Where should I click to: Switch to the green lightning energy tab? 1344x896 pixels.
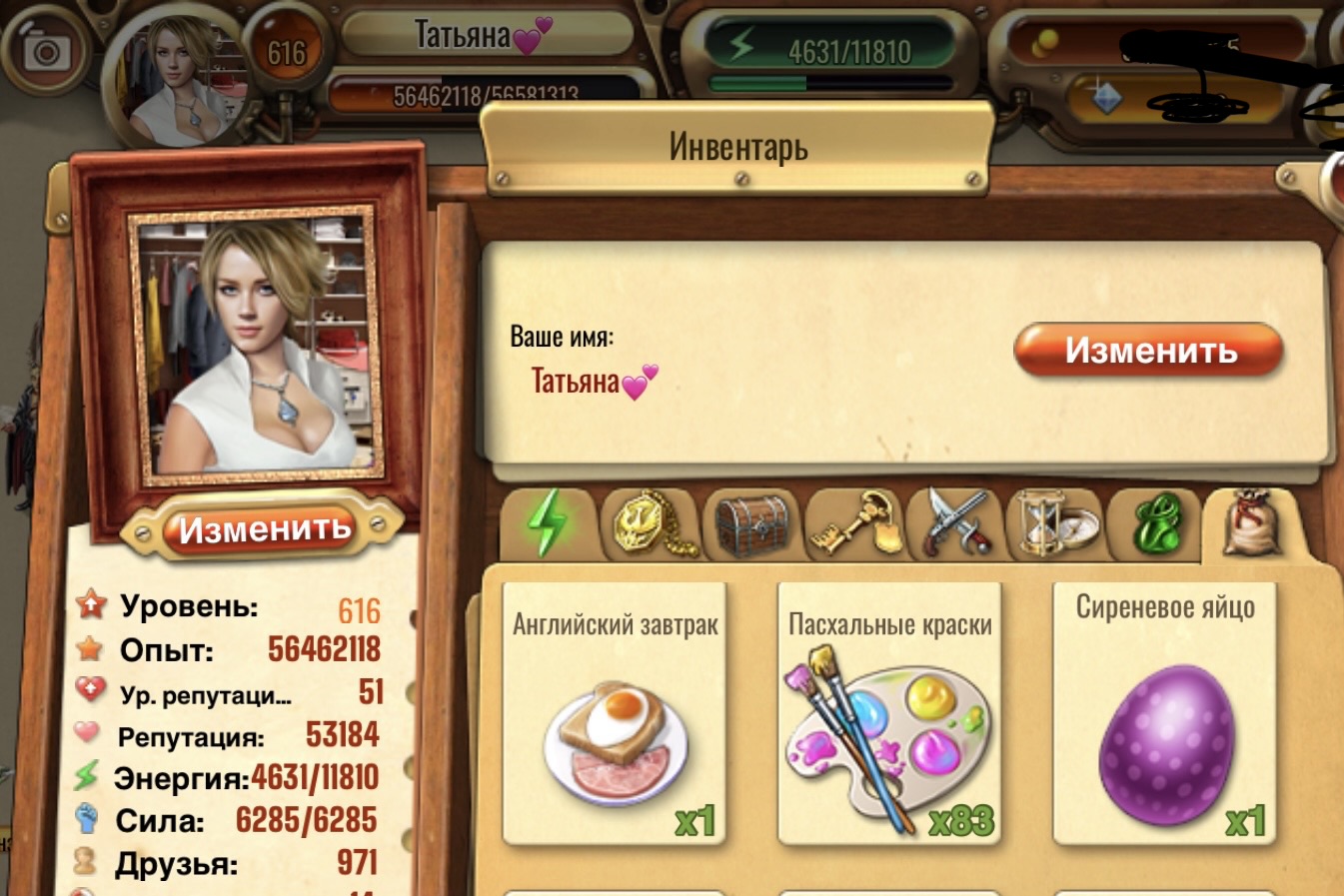coord(547,523)
